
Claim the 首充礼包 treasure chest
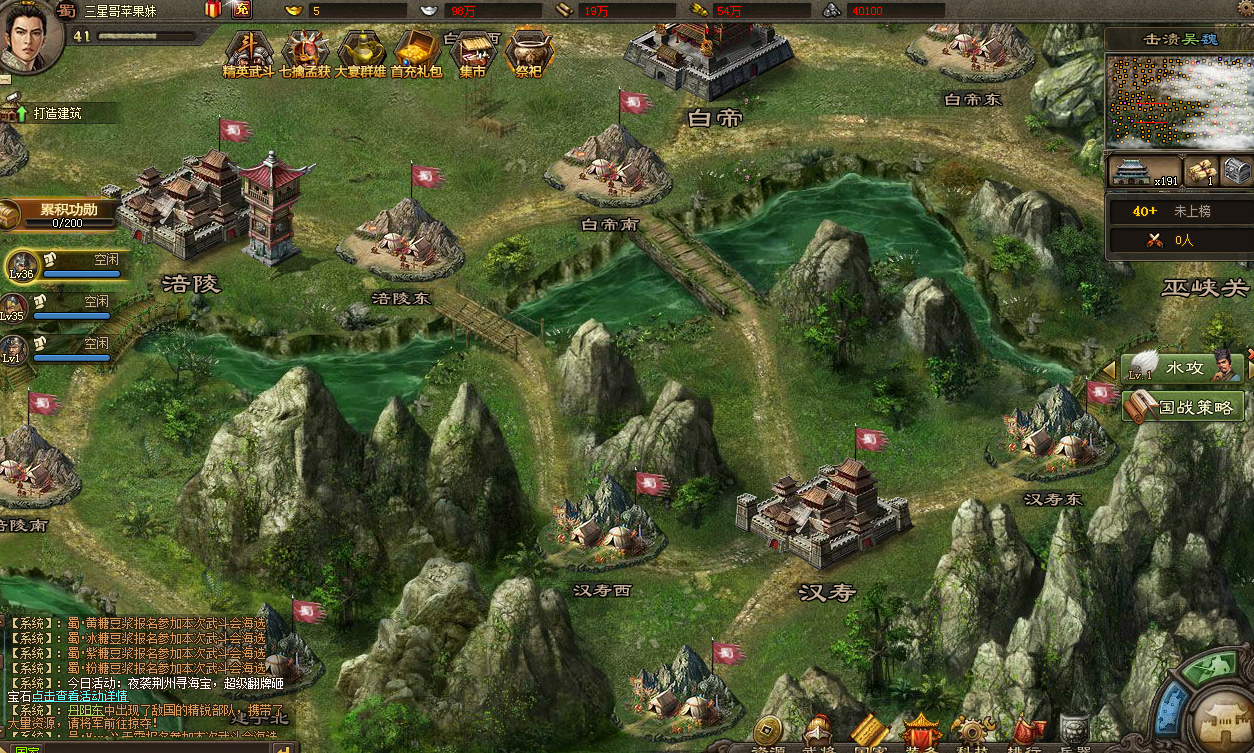click(416, 52)
